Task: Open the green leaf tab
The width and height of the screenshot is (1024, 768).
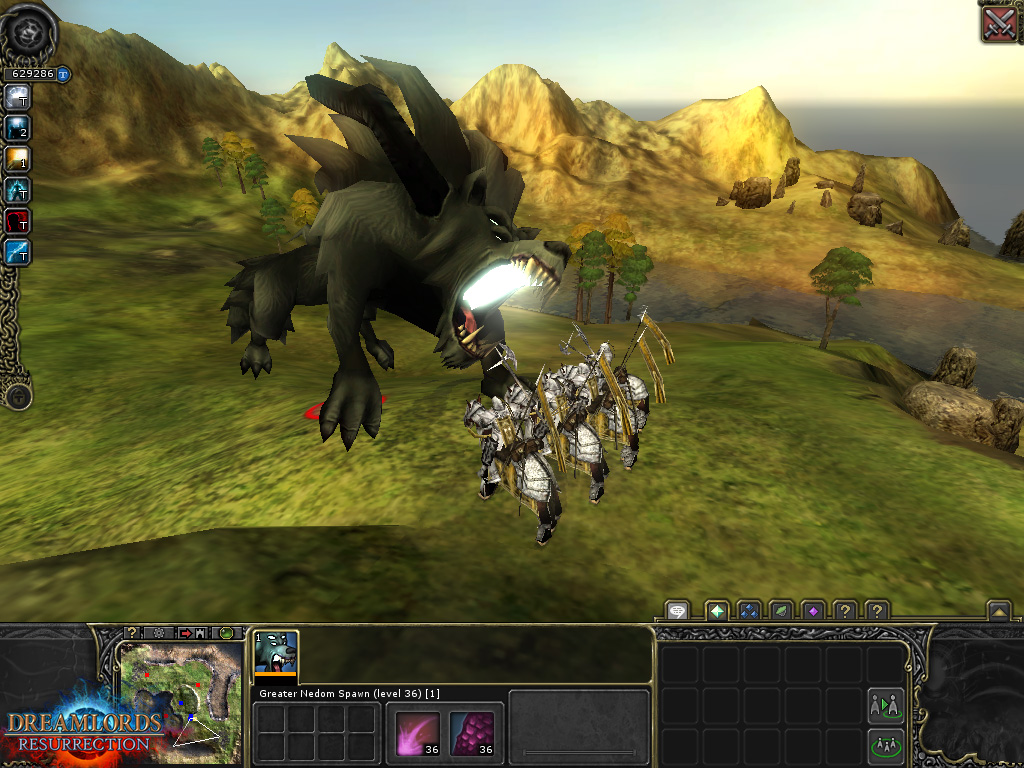Action: 780,610
